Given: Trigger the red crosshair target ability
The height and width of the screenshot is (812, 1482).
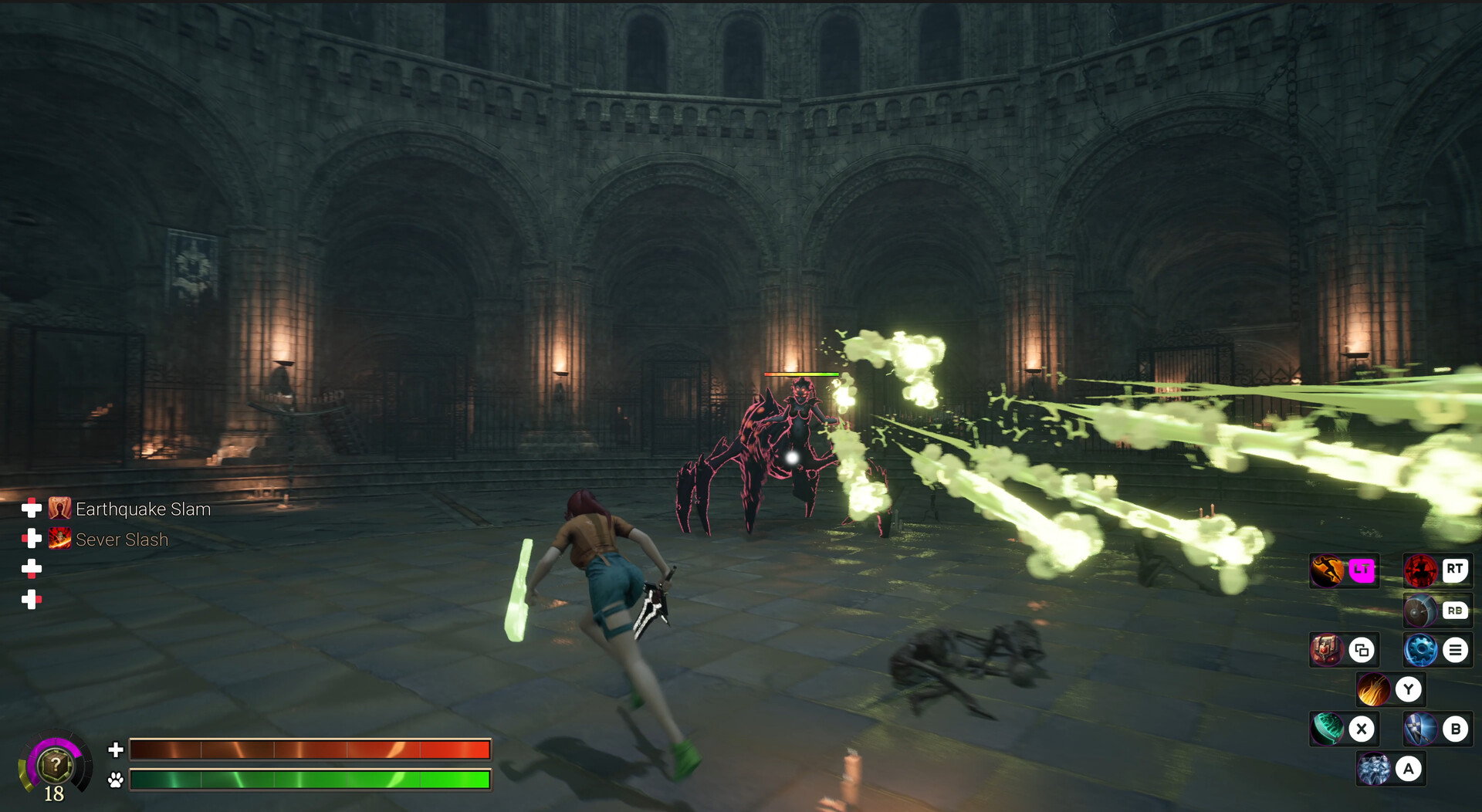Looking at the screenshot, I should coord(1420,571).
